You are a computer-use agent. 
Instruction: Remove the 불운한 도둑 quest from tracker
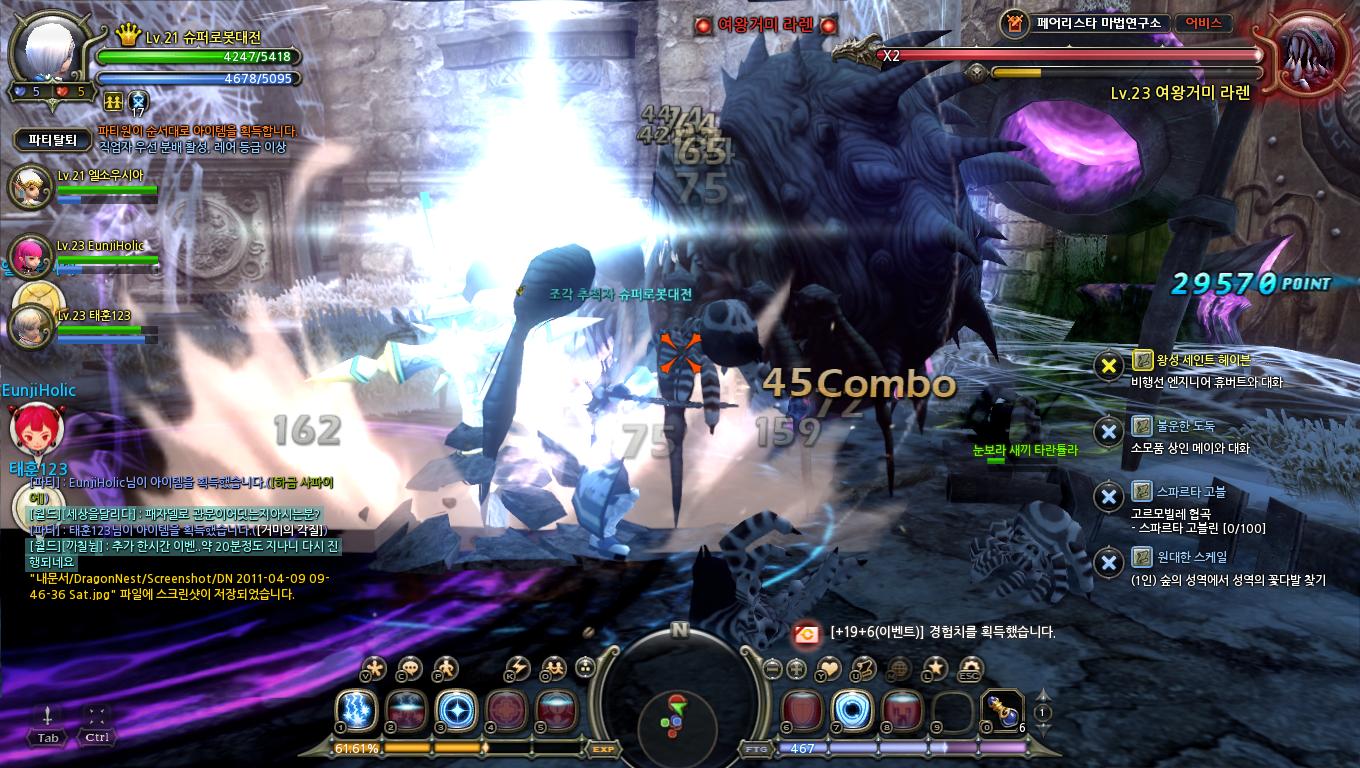tap(1108, 431)
